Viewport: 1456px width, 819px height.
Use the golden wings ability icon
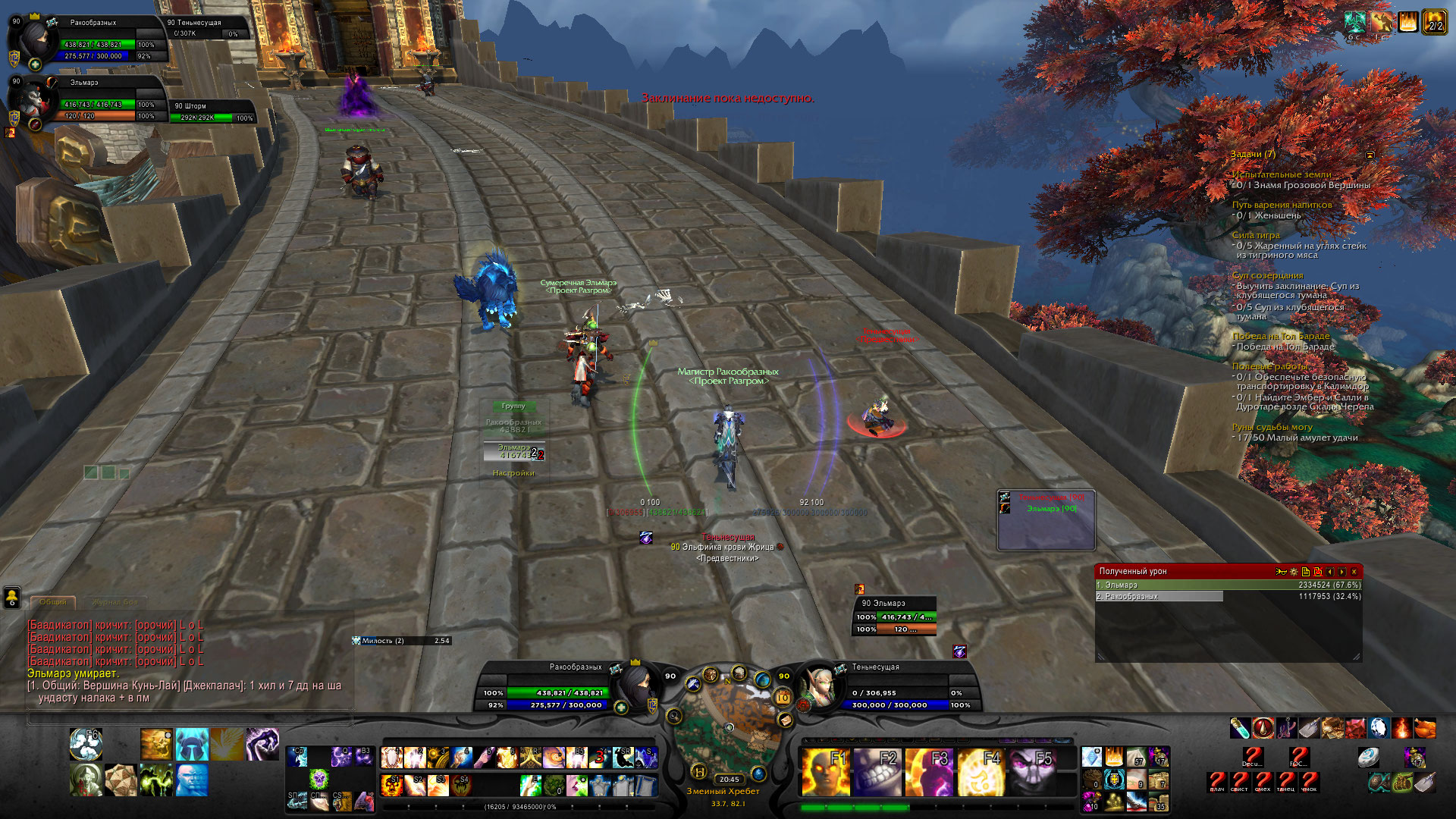click(x=227, y=744)
